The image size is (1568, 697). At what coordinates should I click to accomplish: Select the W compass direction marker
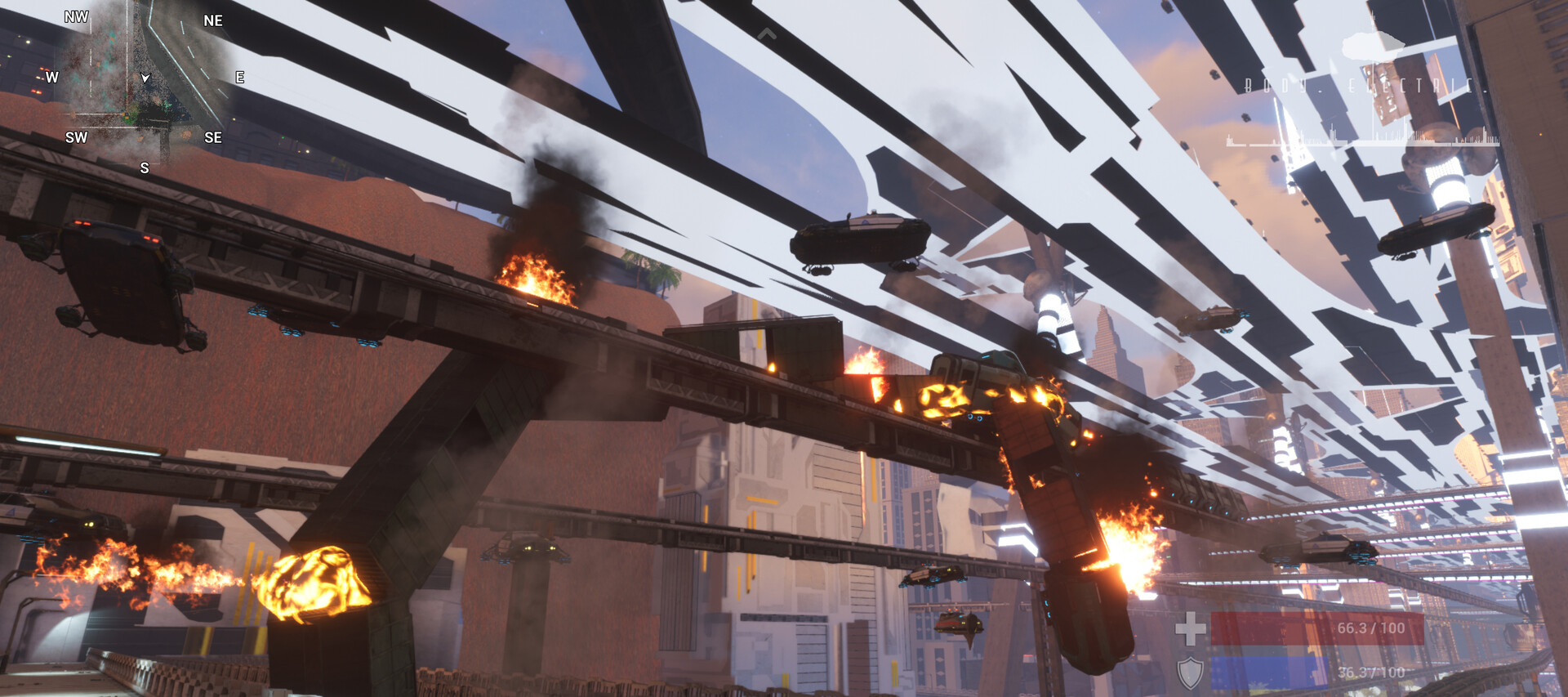click(x=51, y=79)
